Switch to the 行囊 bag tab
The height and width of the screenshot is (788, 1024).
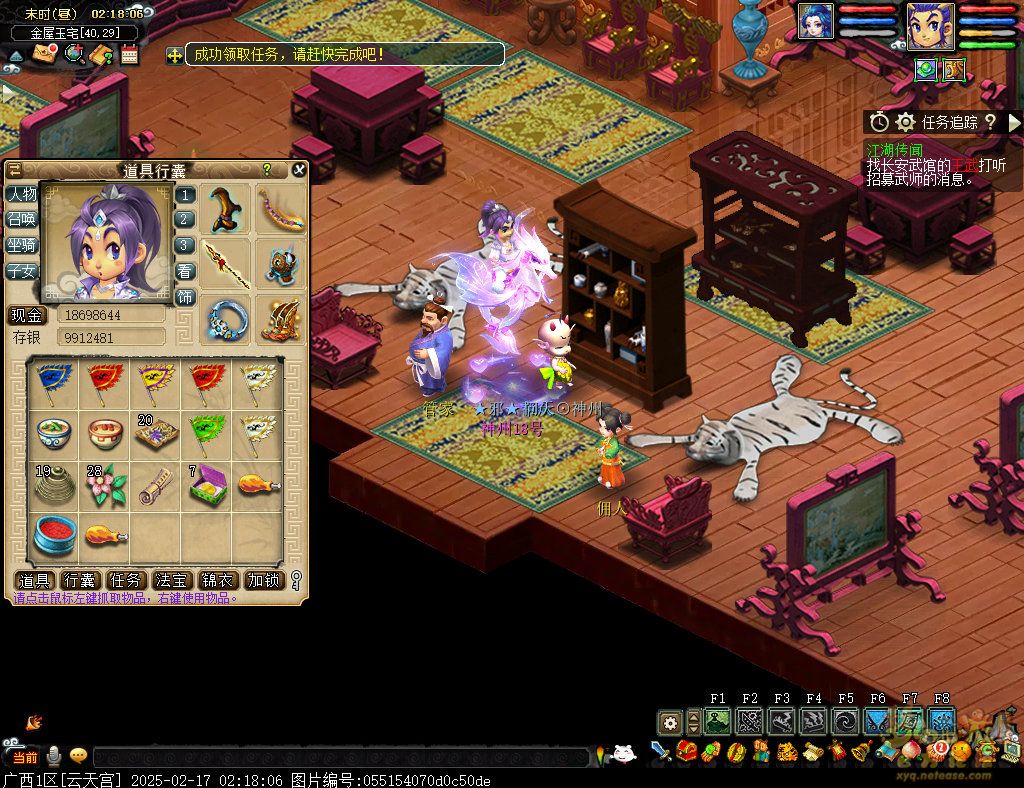point(81,580)
